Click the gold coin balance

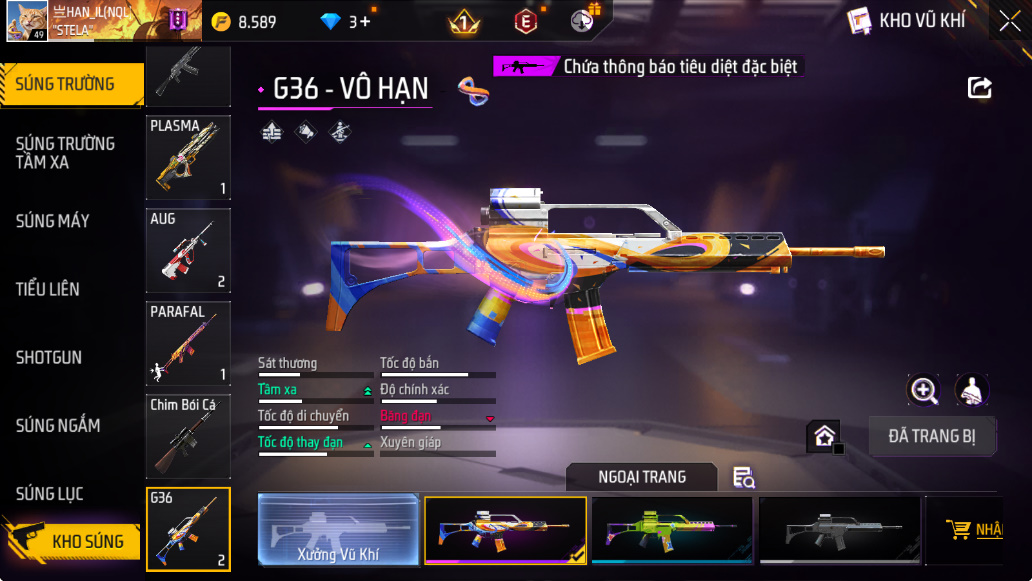(245, 21)
